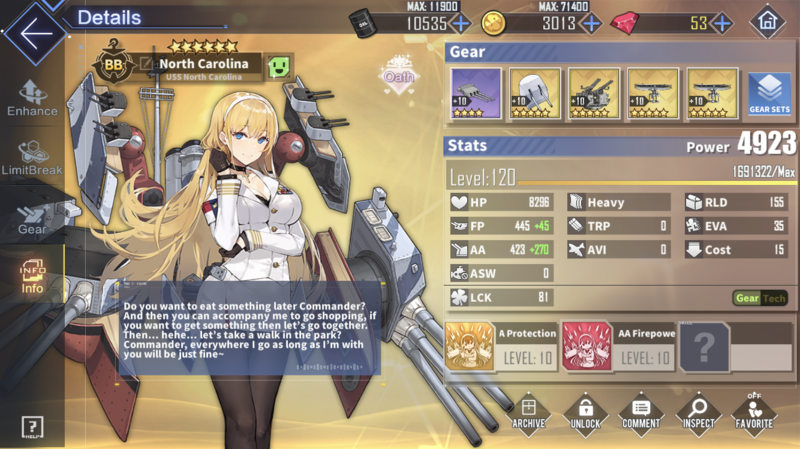Show the Info tab

point(32,275)
